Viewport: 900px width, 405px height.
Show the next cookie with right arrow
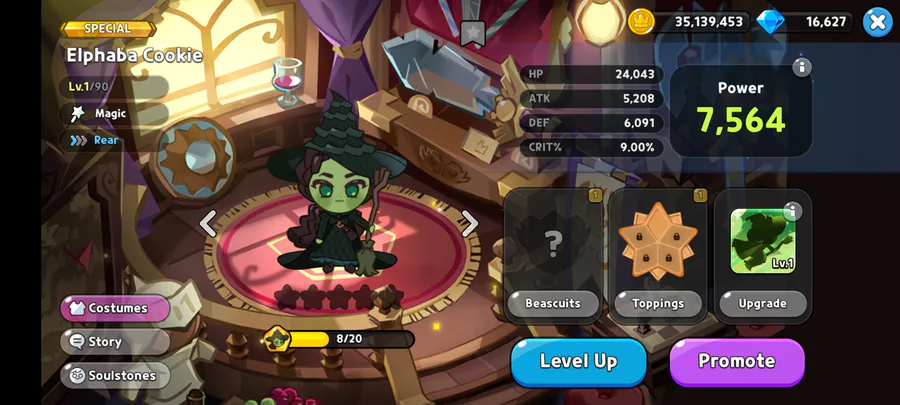click(x=469, y=223)
